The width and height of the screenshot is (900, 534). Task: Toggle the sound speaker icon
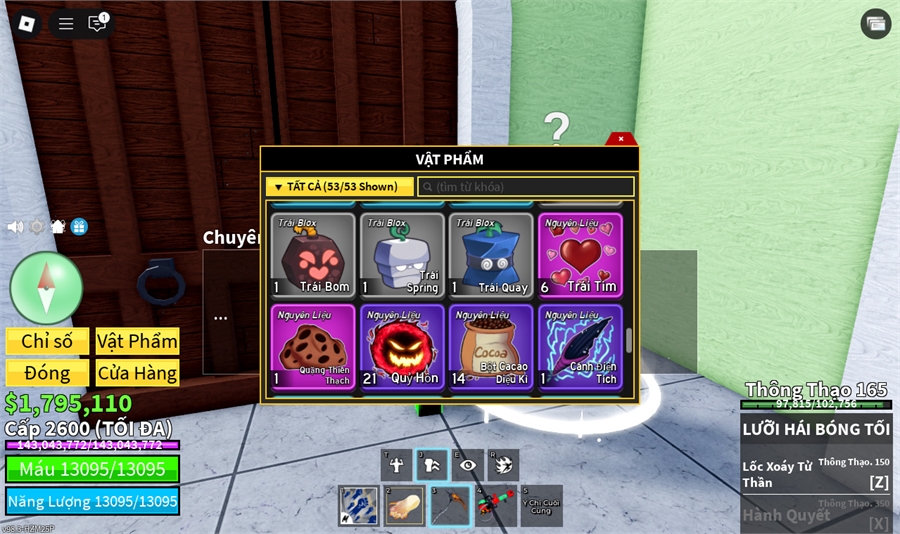click(x=15, y=227)
